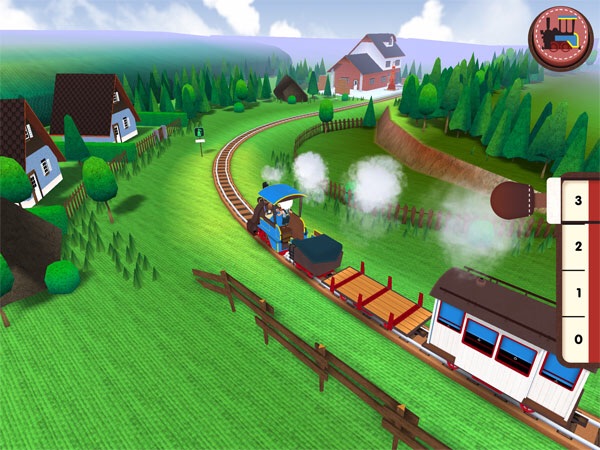
Task: Set the speed lever to 1
Action: (x=576, y=294)
